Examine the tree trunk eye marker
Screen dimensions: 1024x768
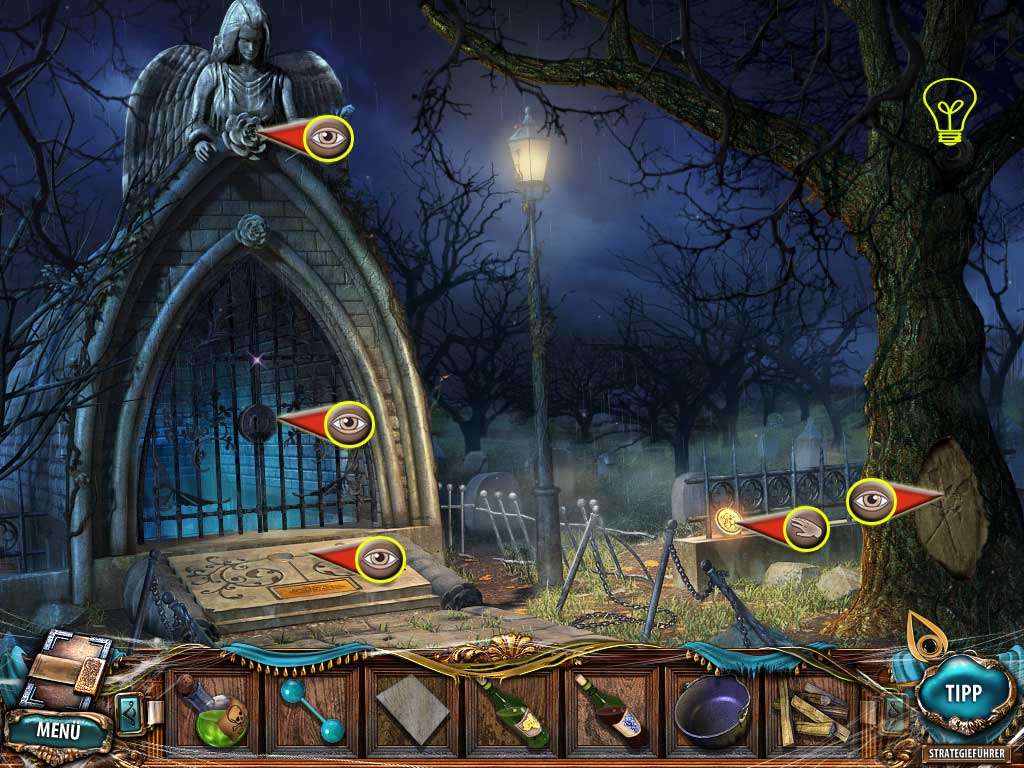(871, 500)
